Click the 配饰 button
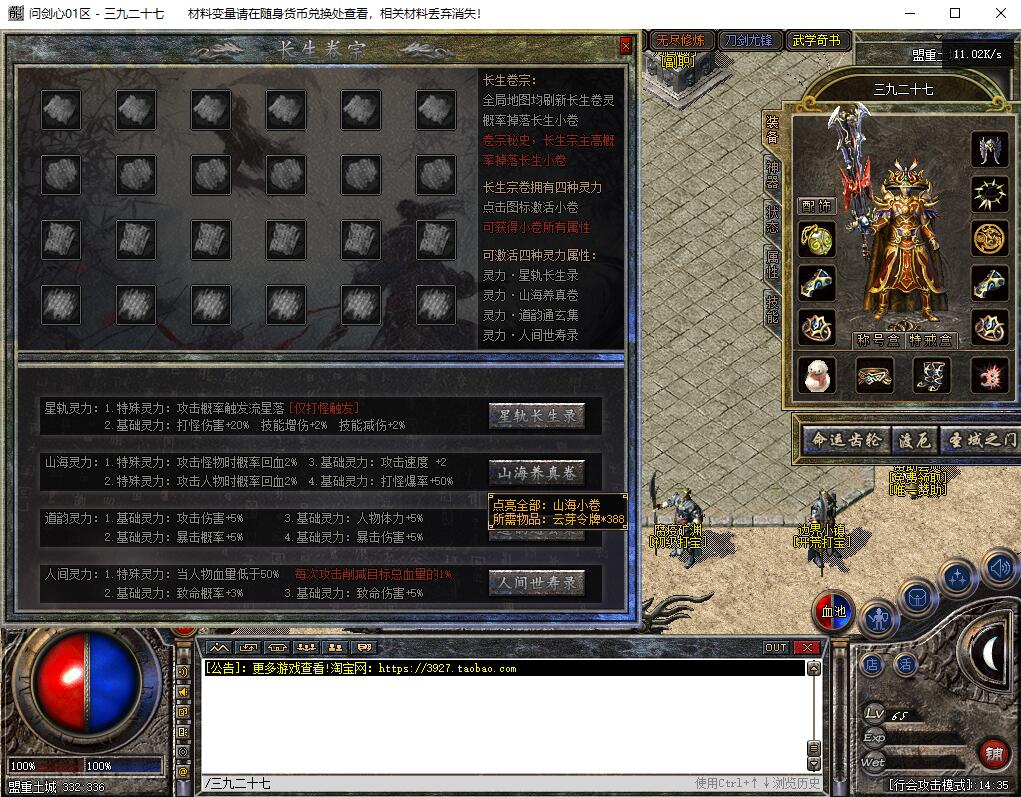 (816, 206)
